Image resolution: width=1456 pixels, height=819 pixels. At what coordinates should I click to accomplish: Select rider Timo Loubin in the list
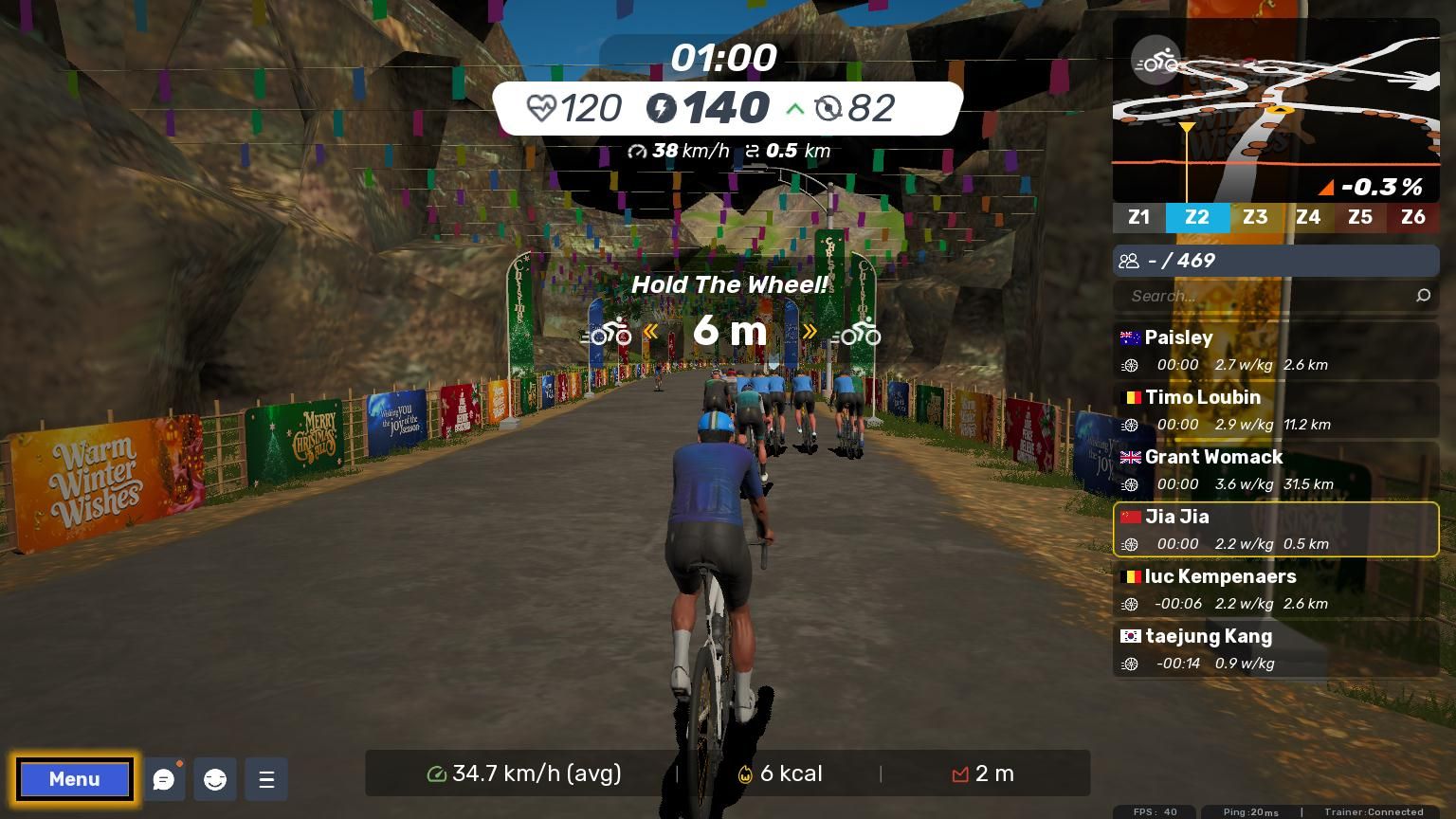click(x=1276, y=409)
